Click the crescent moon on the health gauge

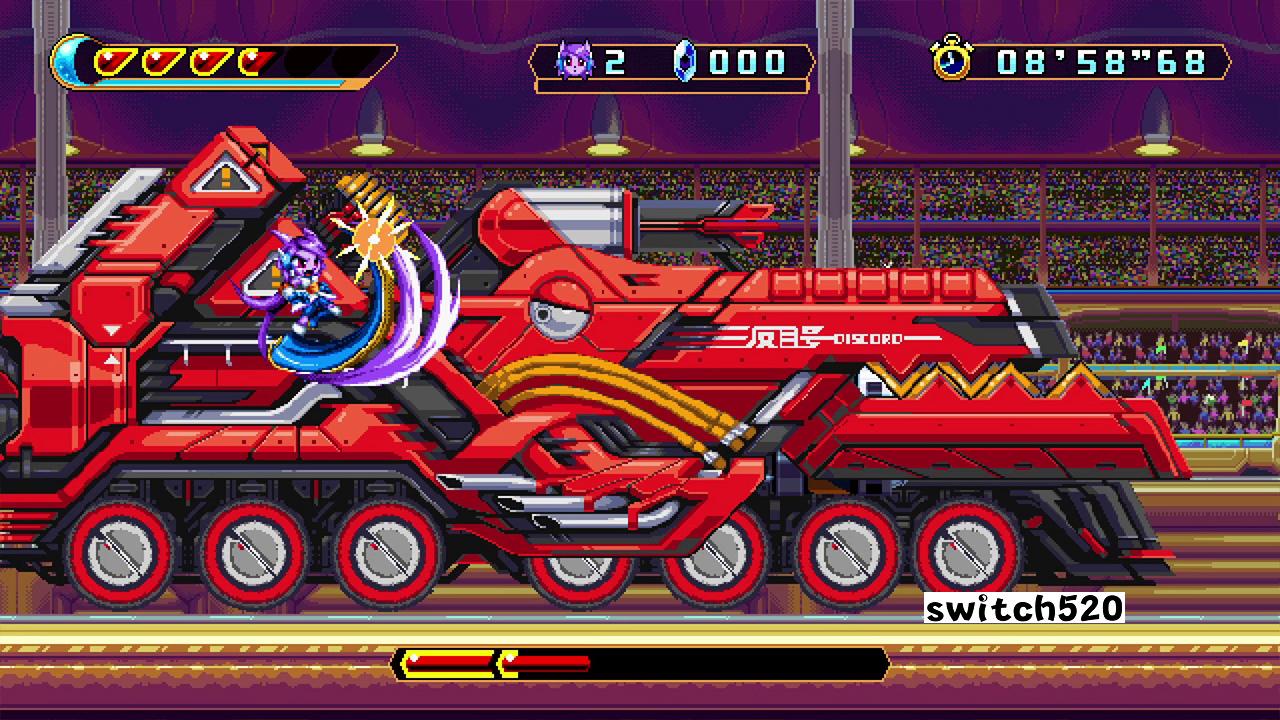(66, 62)
